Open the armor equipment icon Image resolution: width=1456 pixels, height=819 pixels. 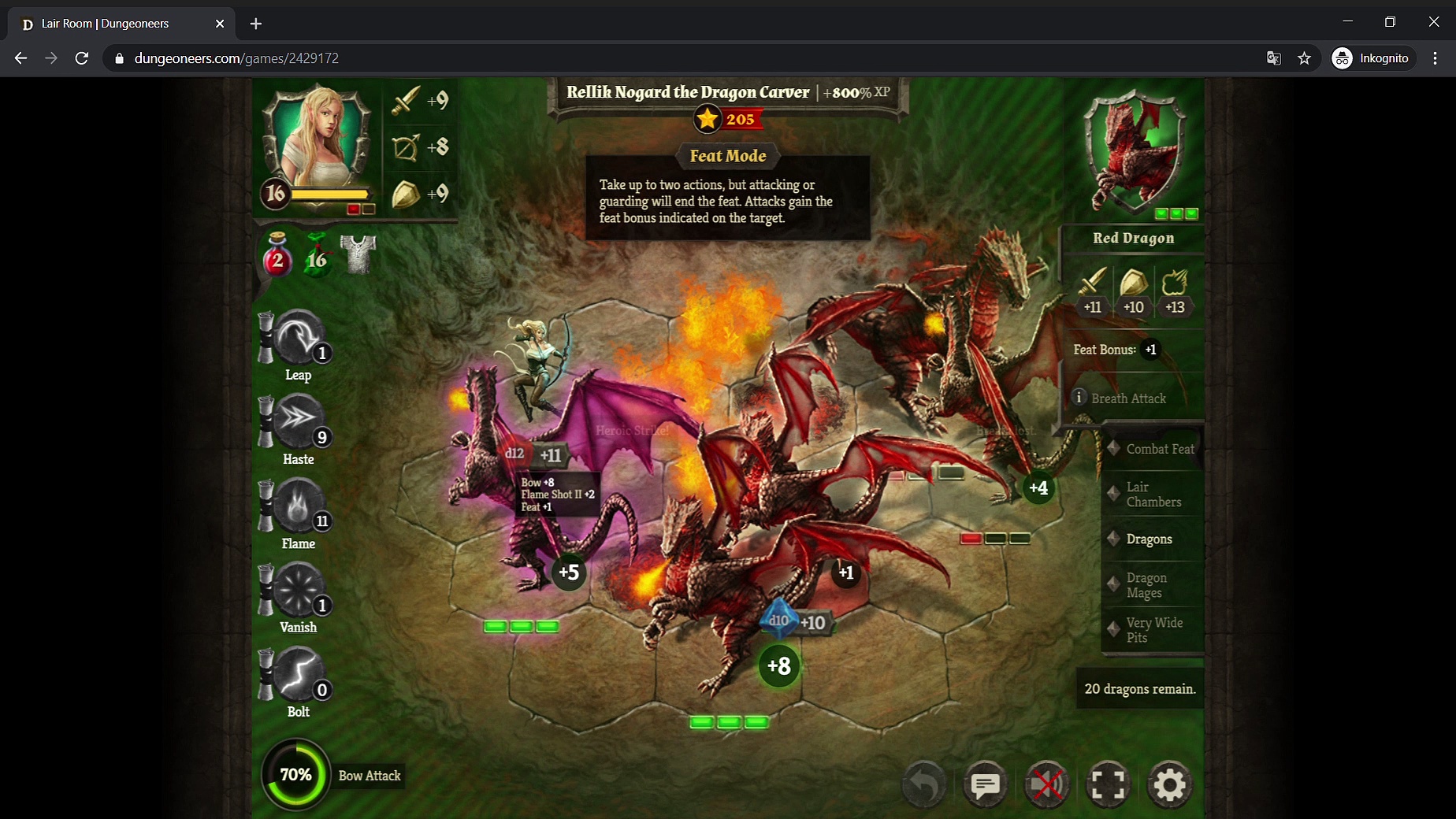358,254
